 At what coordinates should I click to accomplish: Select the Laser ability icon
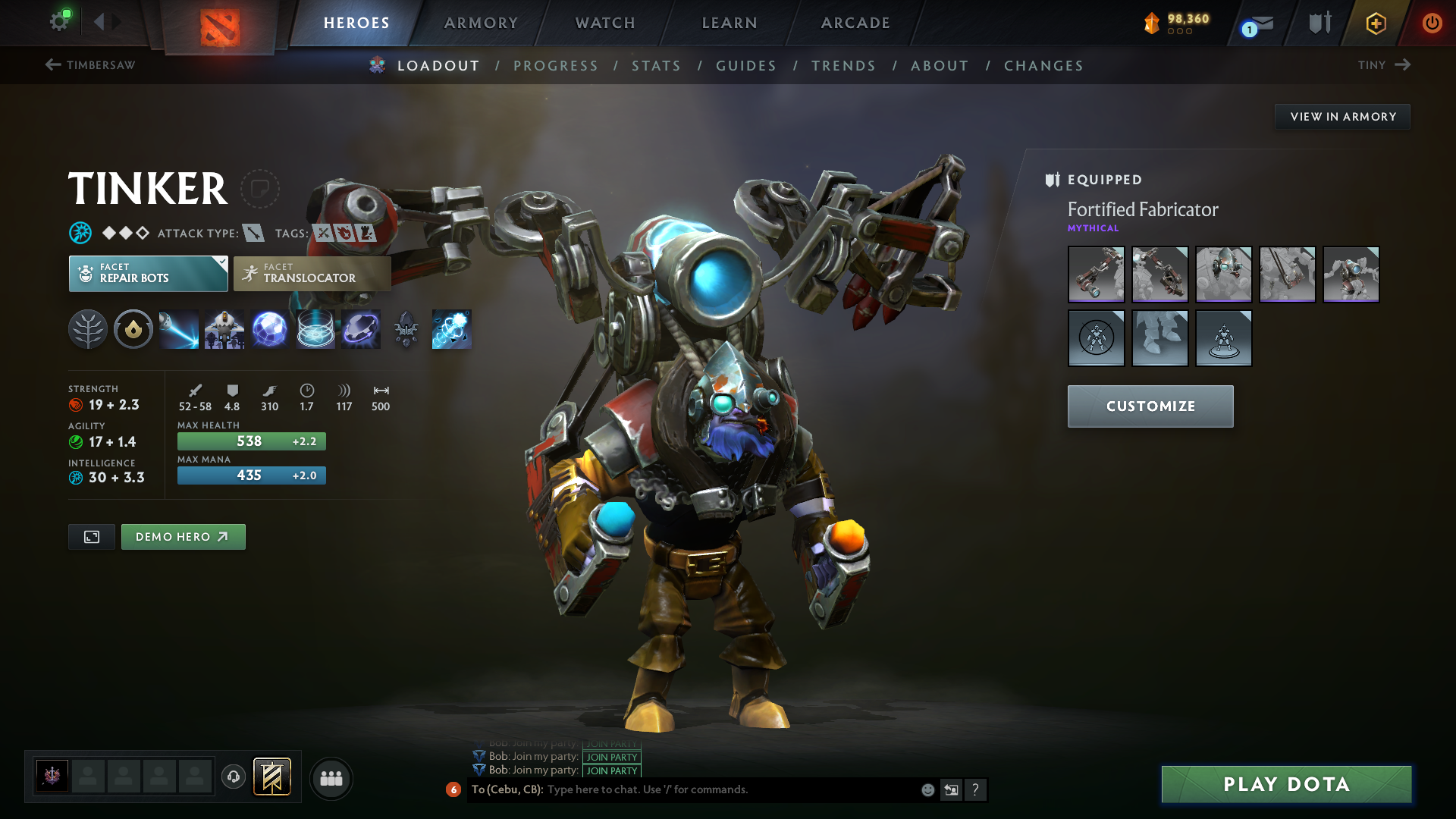click(179, 329)
